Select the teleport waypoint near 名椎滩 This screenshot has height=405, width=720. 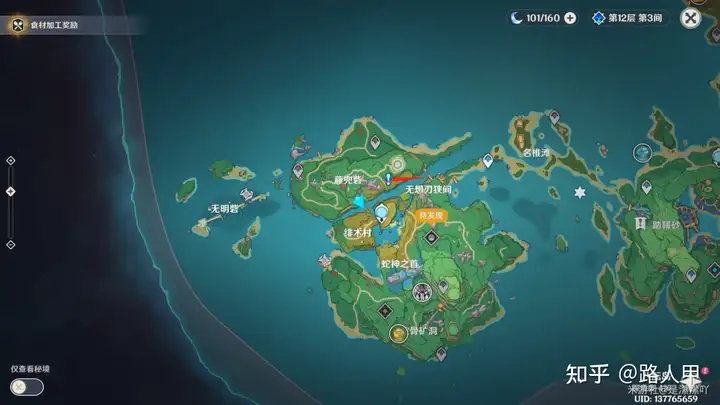(x=488, y=160)
